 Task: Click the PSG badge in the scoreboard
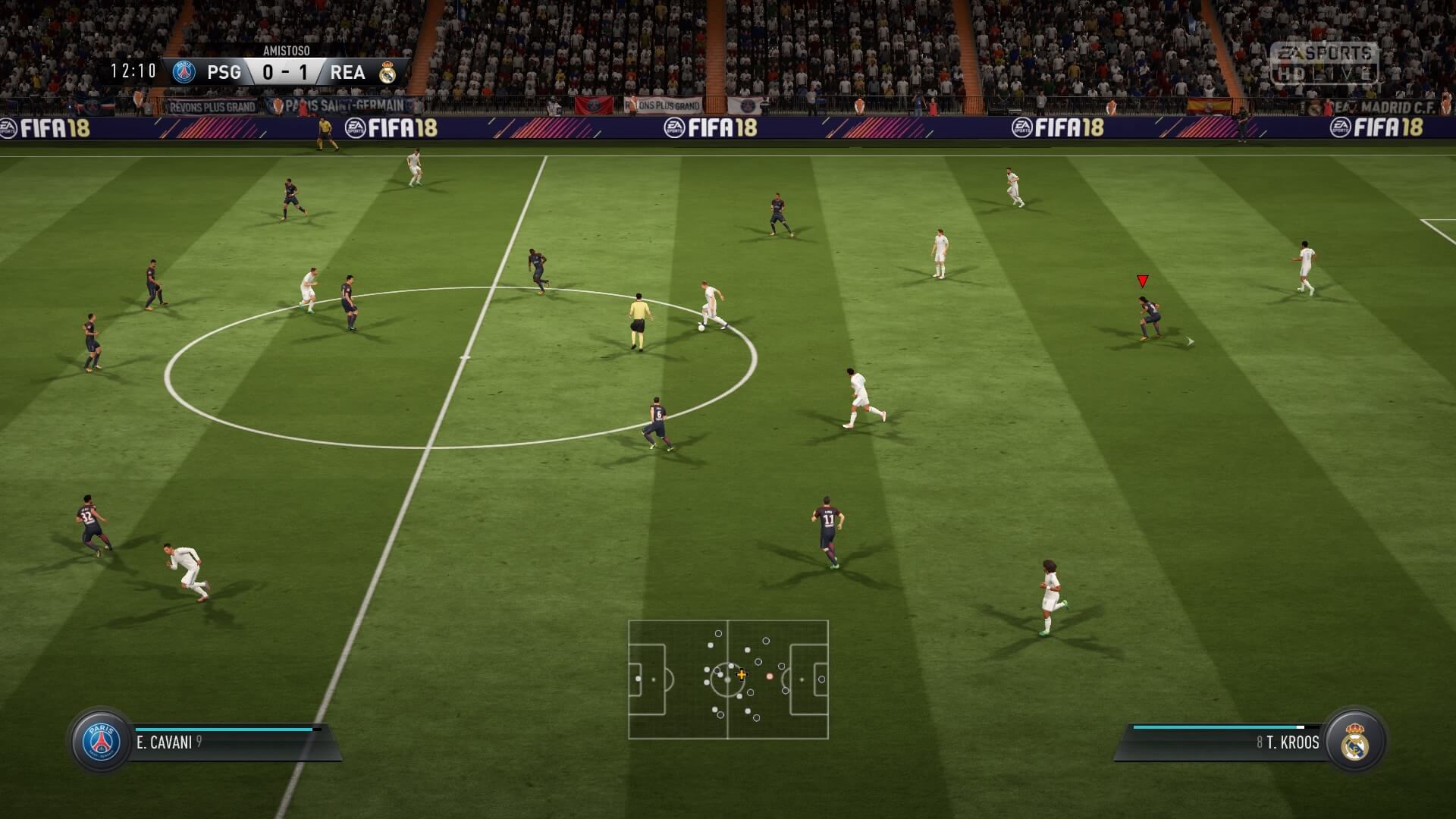(x=184, y=72)
